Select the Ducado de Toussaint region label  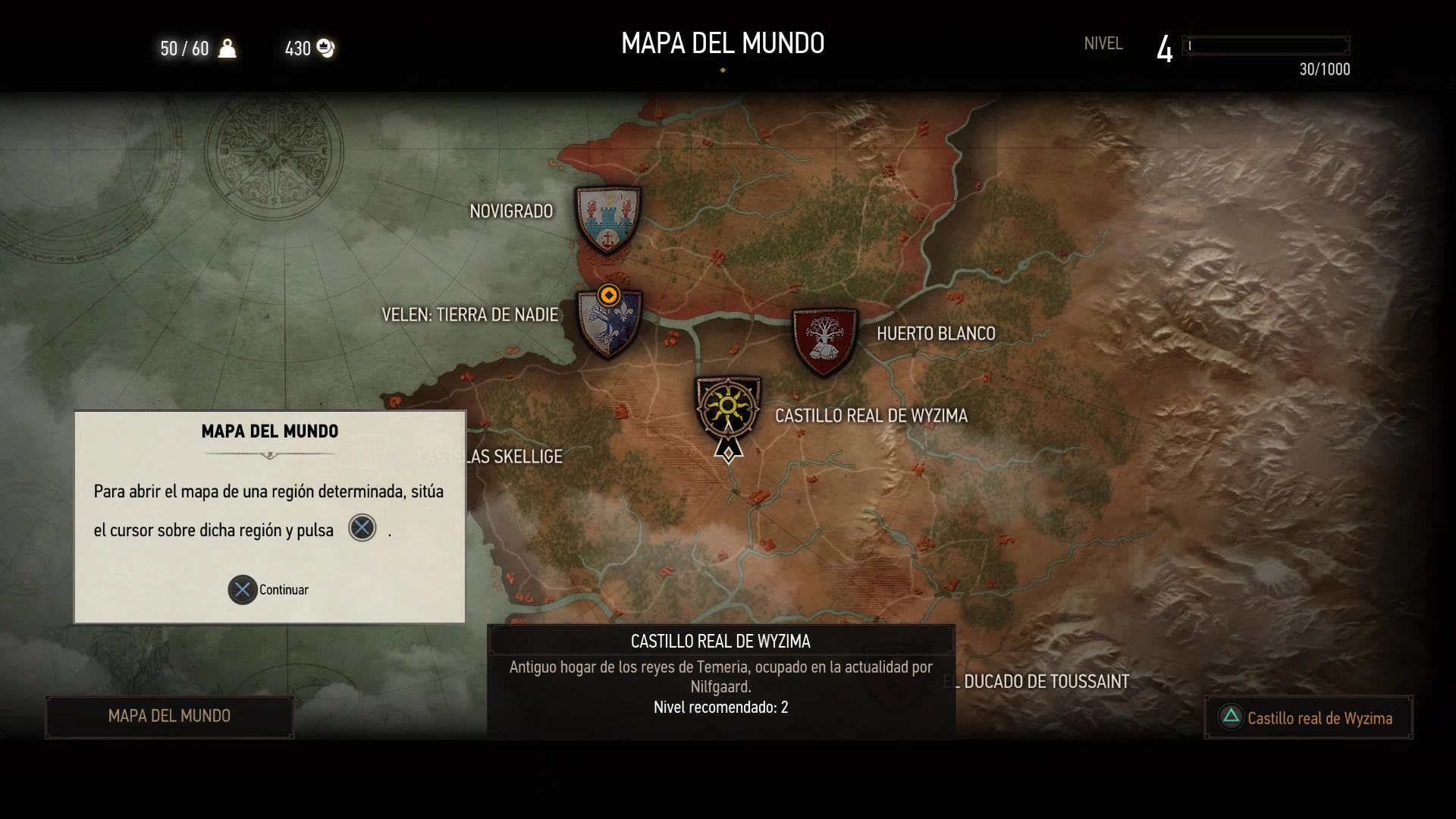1045,682
